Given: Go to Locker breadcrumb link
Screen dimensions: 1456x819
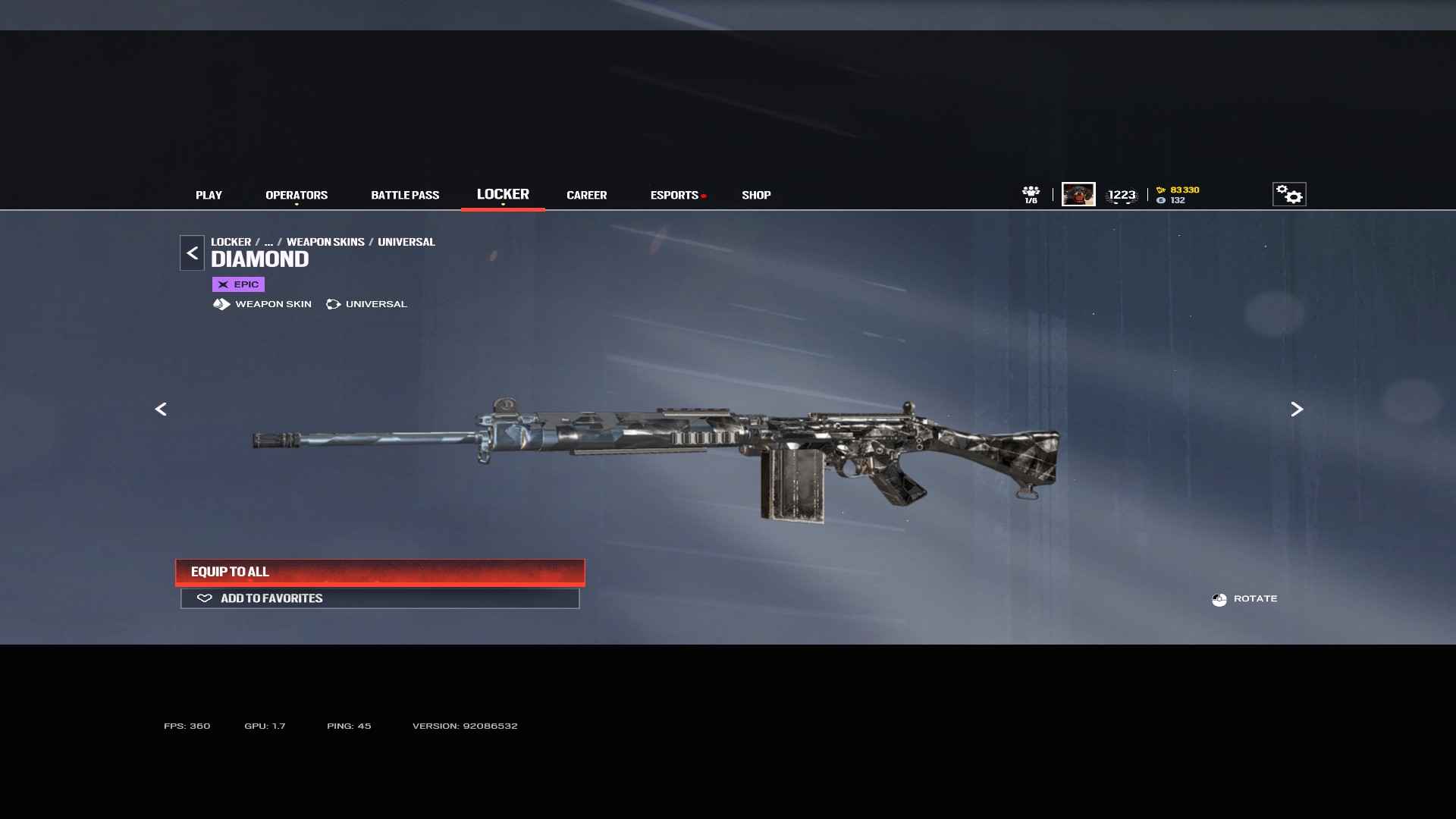Looking at the screenshot, I should click(231, 242).
